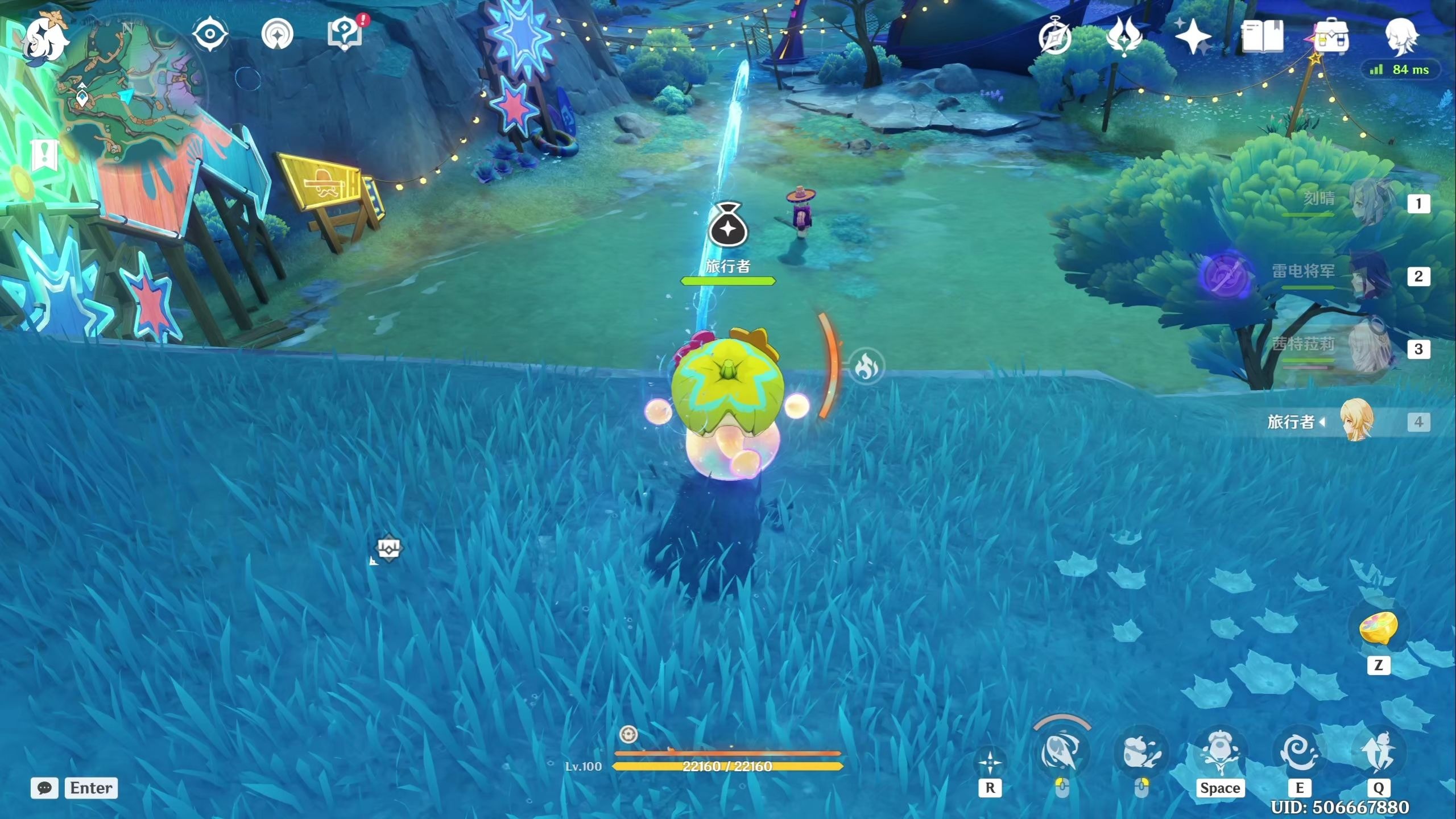This screenshot has width=1456, height=819.
Task: Open the four-pointed star Wish menu
Action: (x=1193, y=36)
